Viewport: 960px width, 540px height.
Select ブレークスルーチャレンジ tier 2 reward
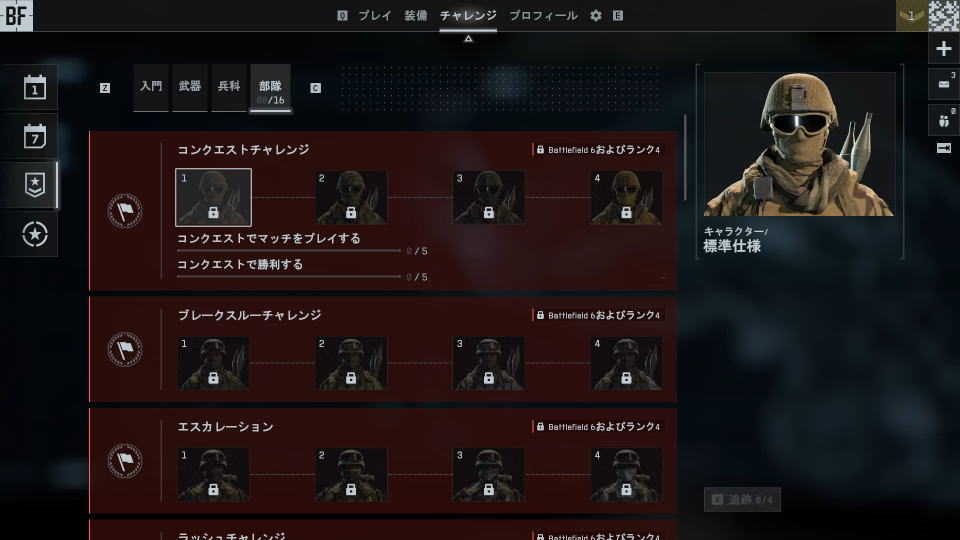tap(351, 363)
